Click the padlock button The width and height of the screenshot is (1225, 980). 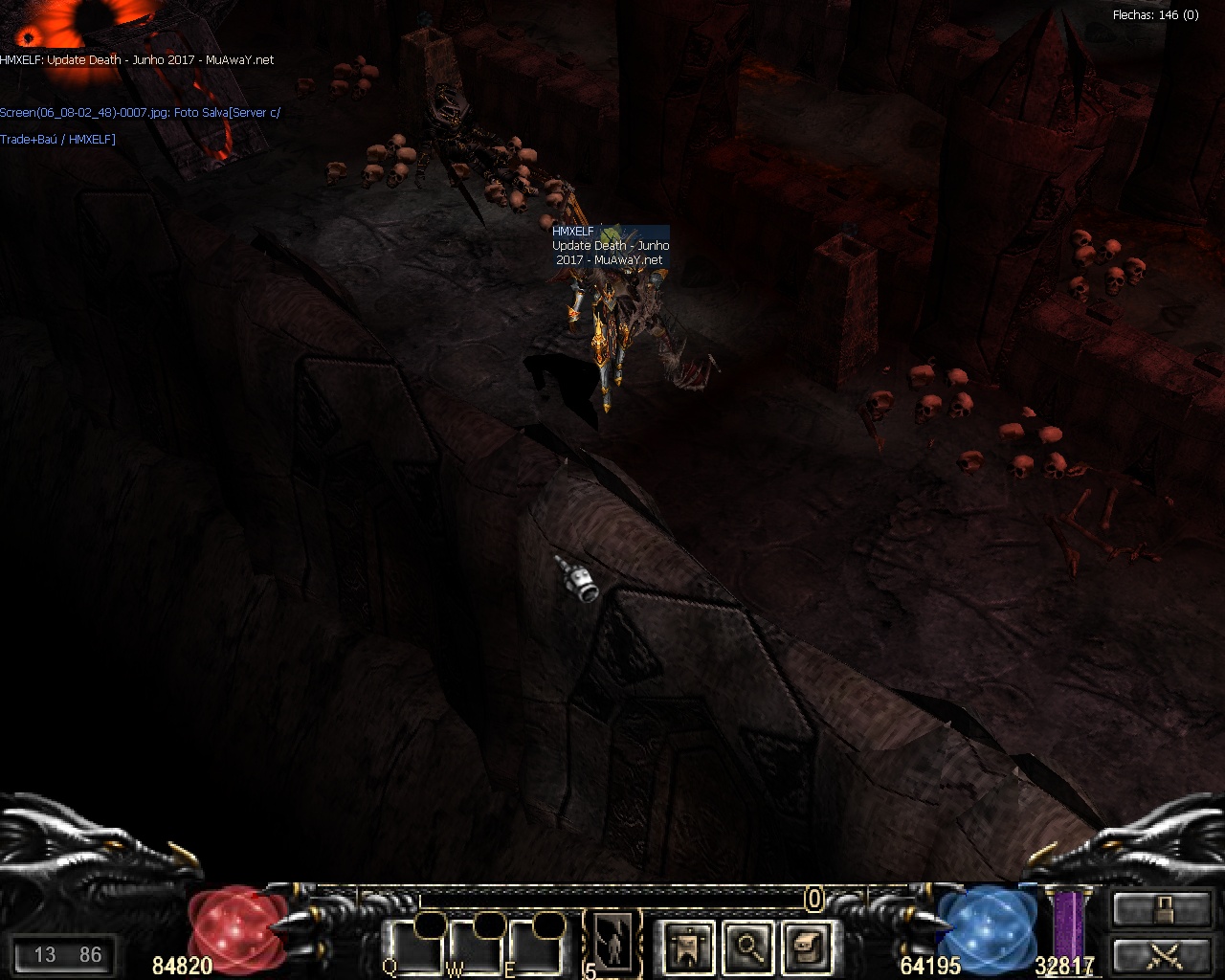[1162, 908]
